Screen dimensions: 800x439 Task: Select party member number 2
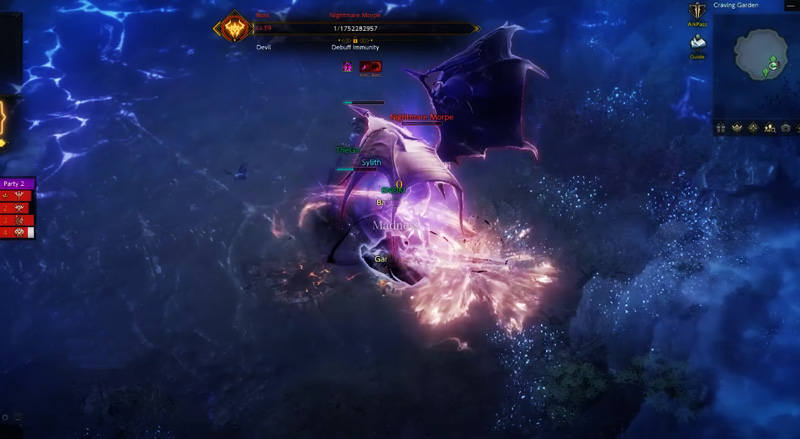click(18, 208)
